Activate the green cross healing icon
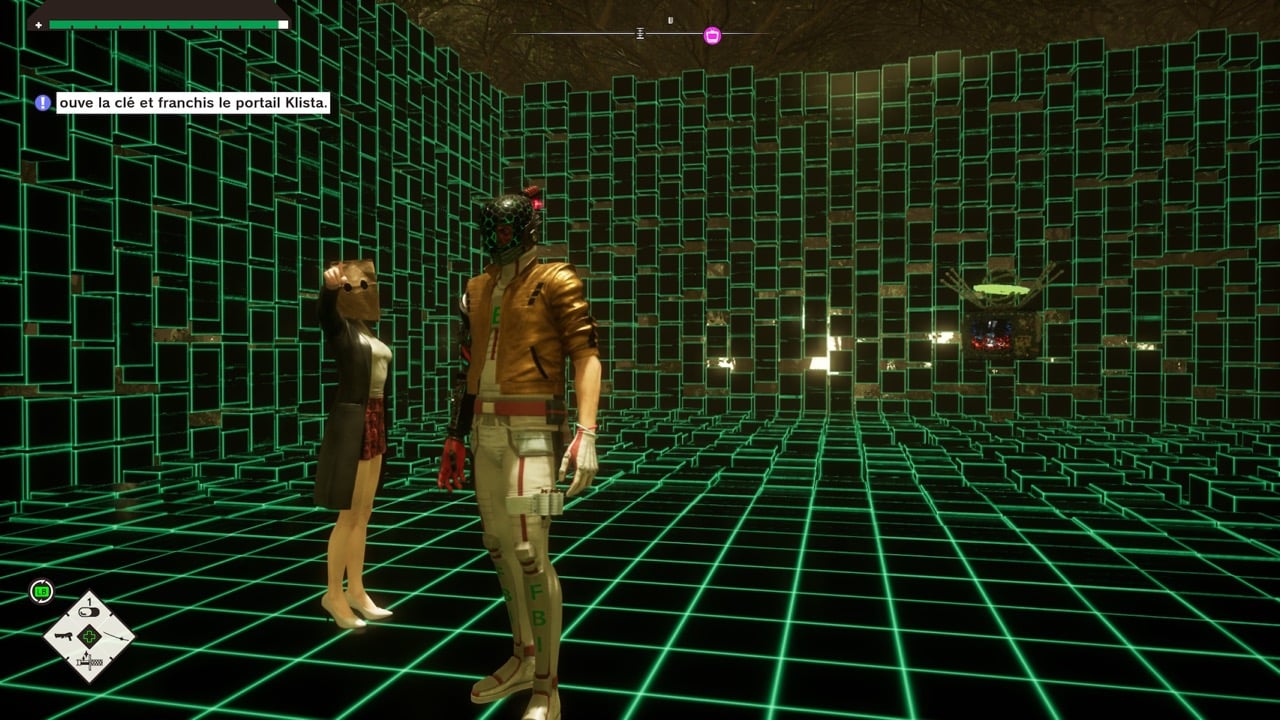This screenshot has width=1280, height=720. (90, 637)
